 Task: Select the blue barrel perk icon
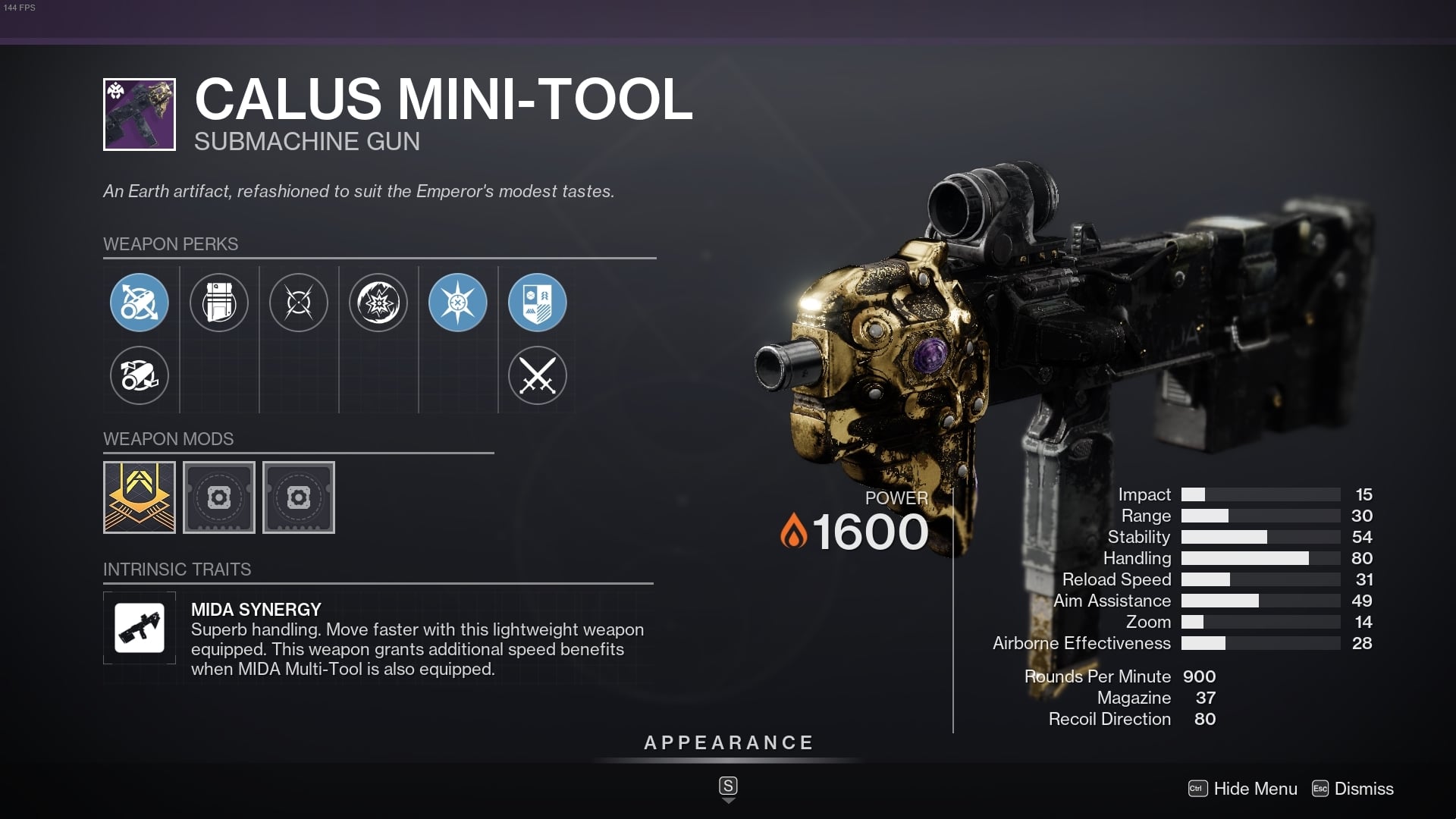click(140, 302)
